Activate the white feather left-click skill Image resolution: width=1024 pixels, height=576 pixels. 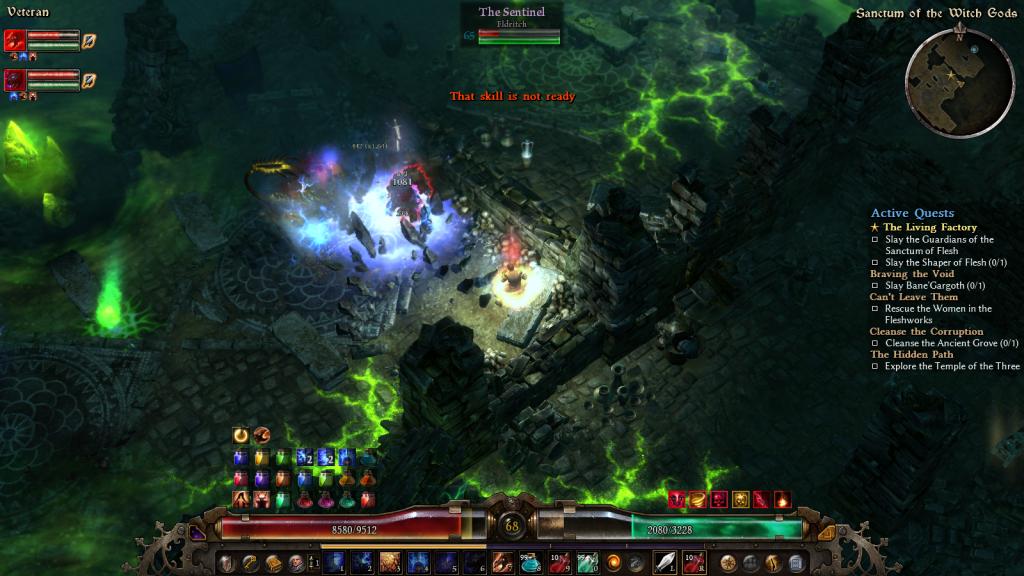[664, 562]
